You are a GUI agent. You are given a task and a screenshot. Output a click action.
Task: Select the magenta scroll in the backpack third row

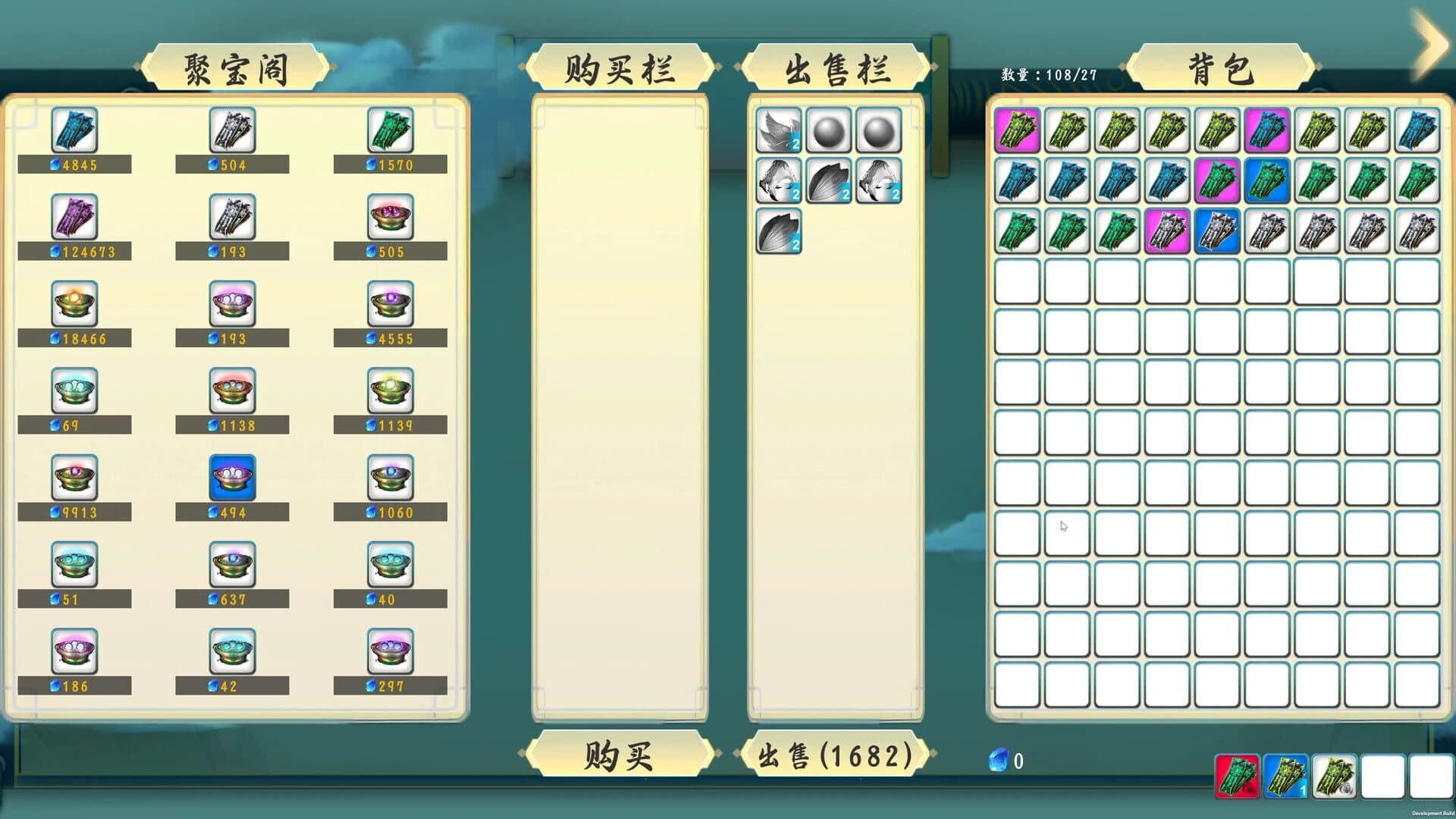1166,232
